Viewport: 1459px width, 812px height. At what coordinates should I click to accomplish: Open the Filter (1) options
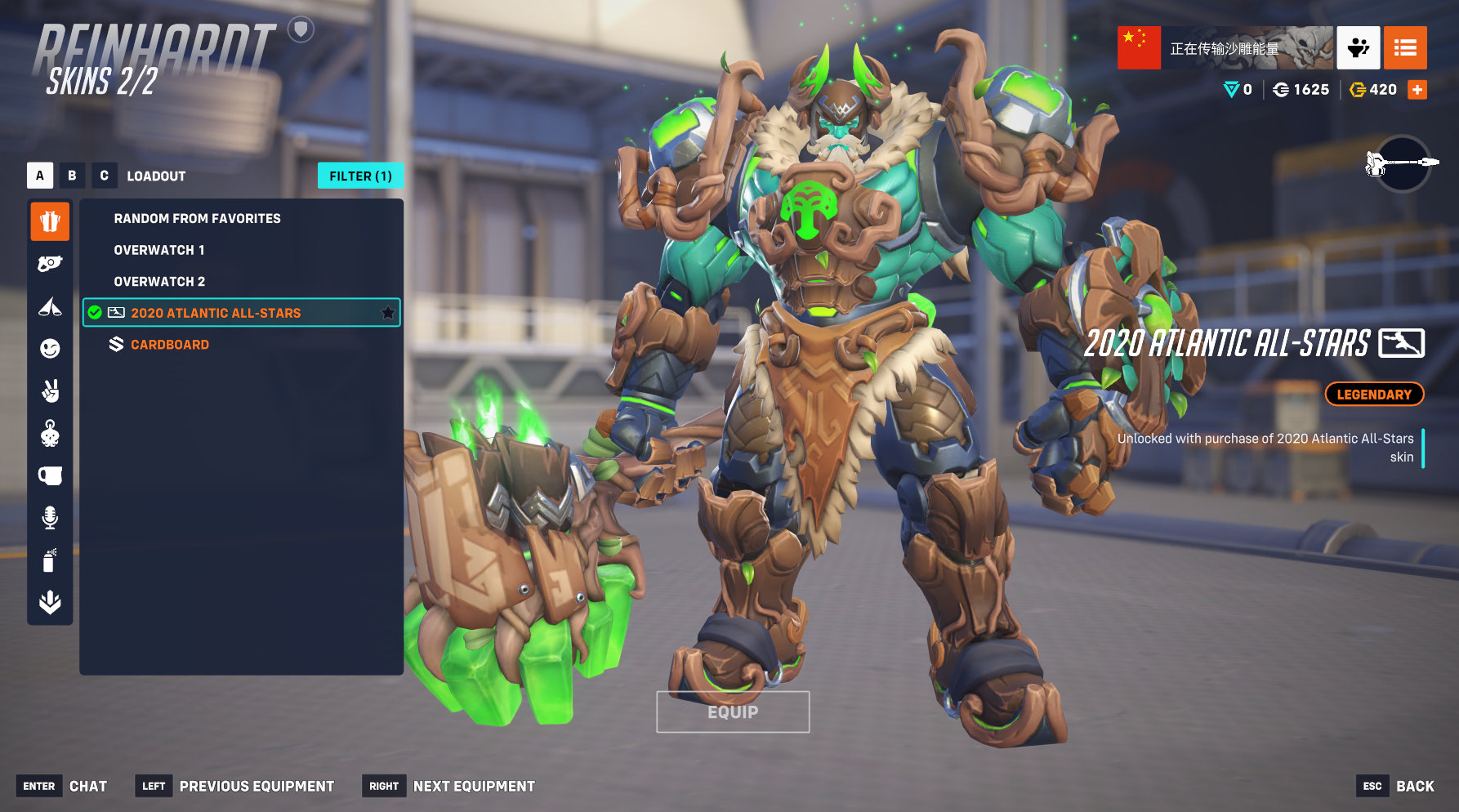[x=360, y=176]
